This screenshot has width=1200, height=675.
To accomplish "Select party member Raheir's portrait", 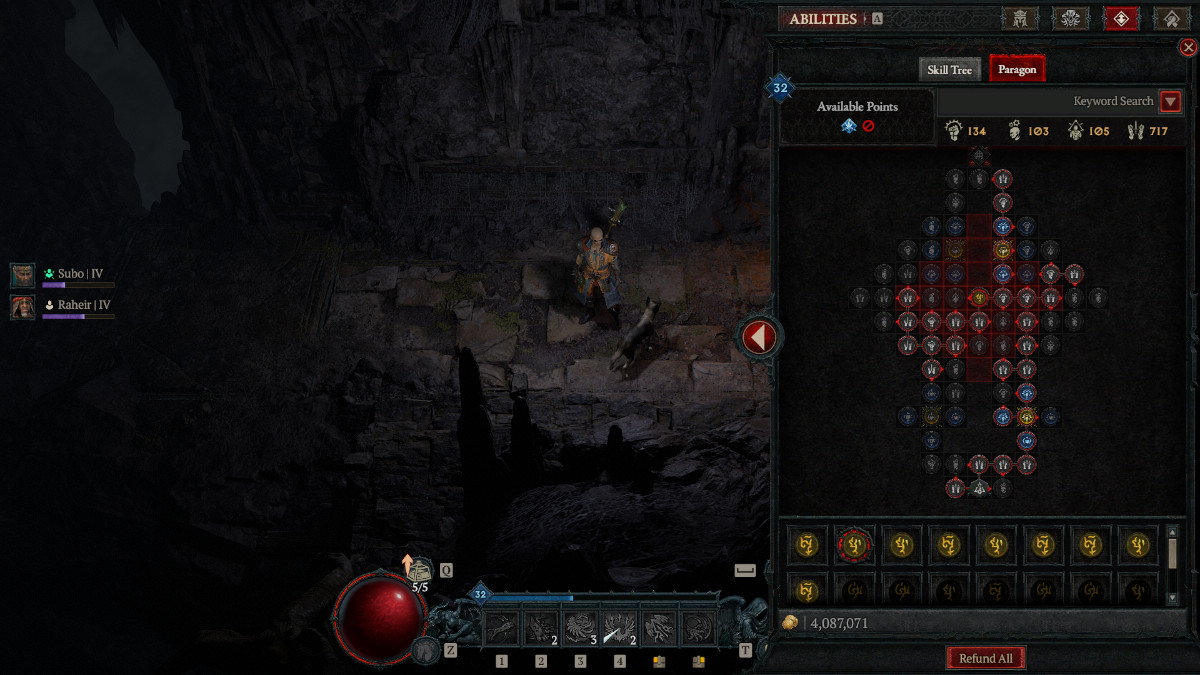I will [x=23, y=307].
